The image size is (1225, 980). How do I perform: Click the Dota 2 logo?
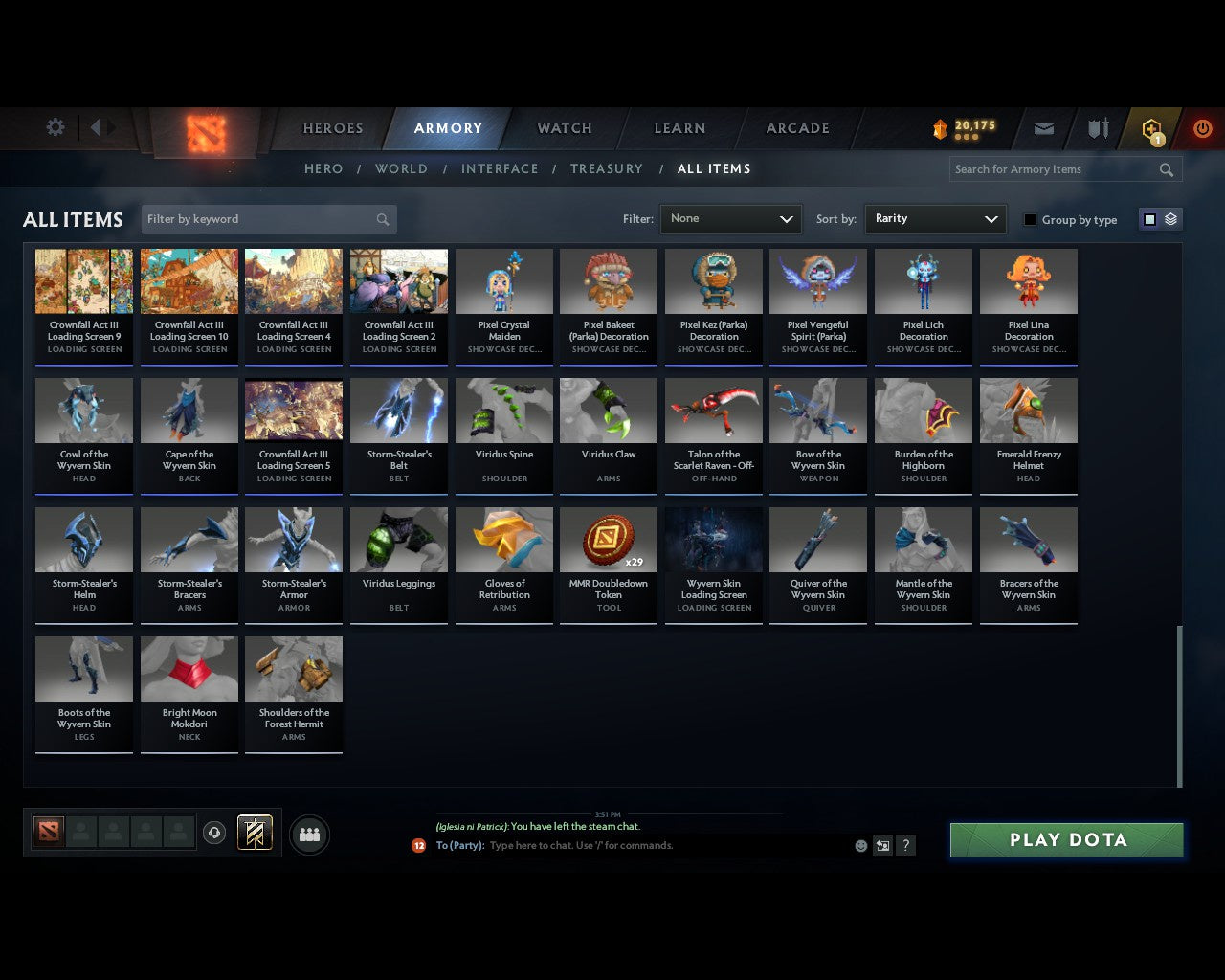pos(203,134)
